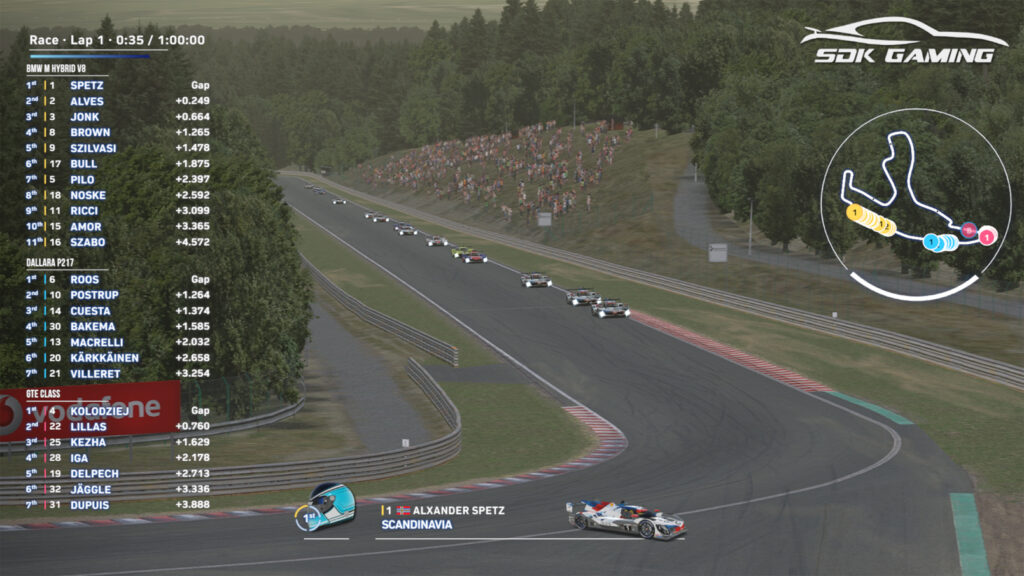Screen dimensions: 1024x576
Task: Click the Dallara P217 class header
Action: point(58,263)
